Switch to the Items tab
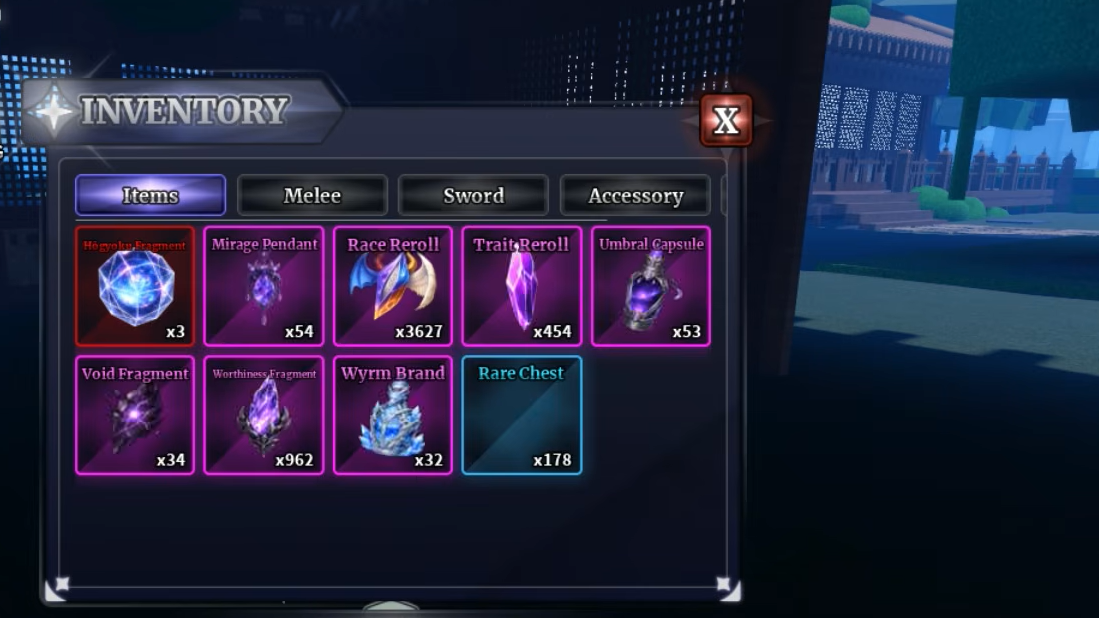 click(150, 195)
